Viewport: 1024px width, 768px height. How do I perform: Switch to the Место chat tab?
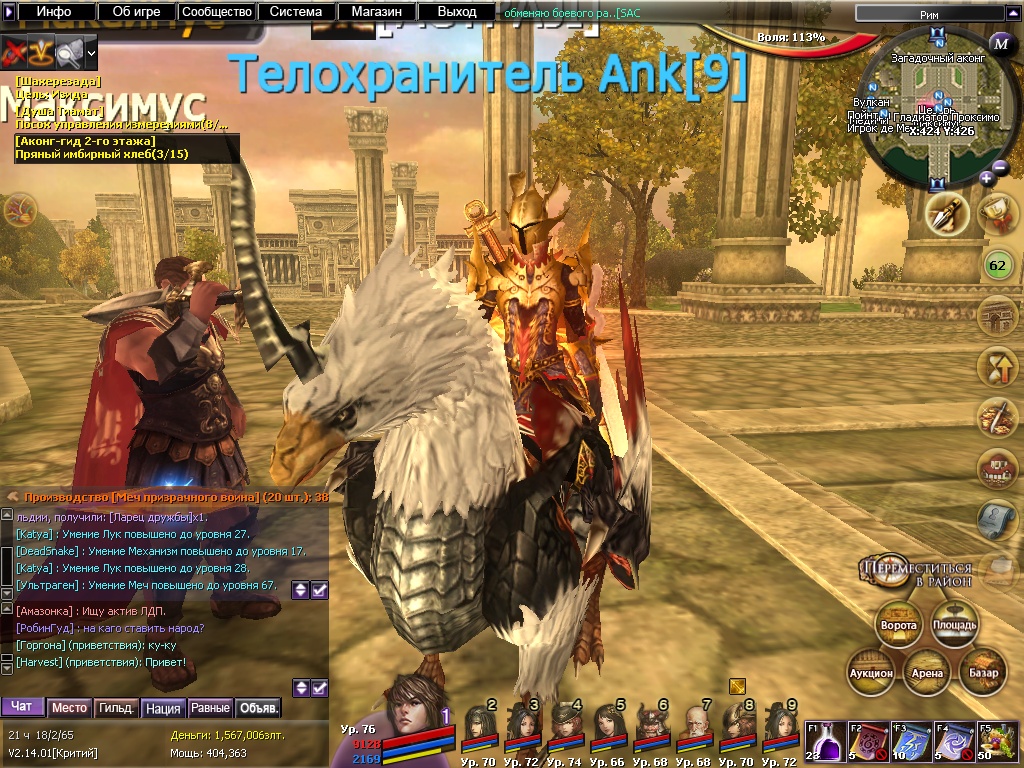(x=69, y=707)
